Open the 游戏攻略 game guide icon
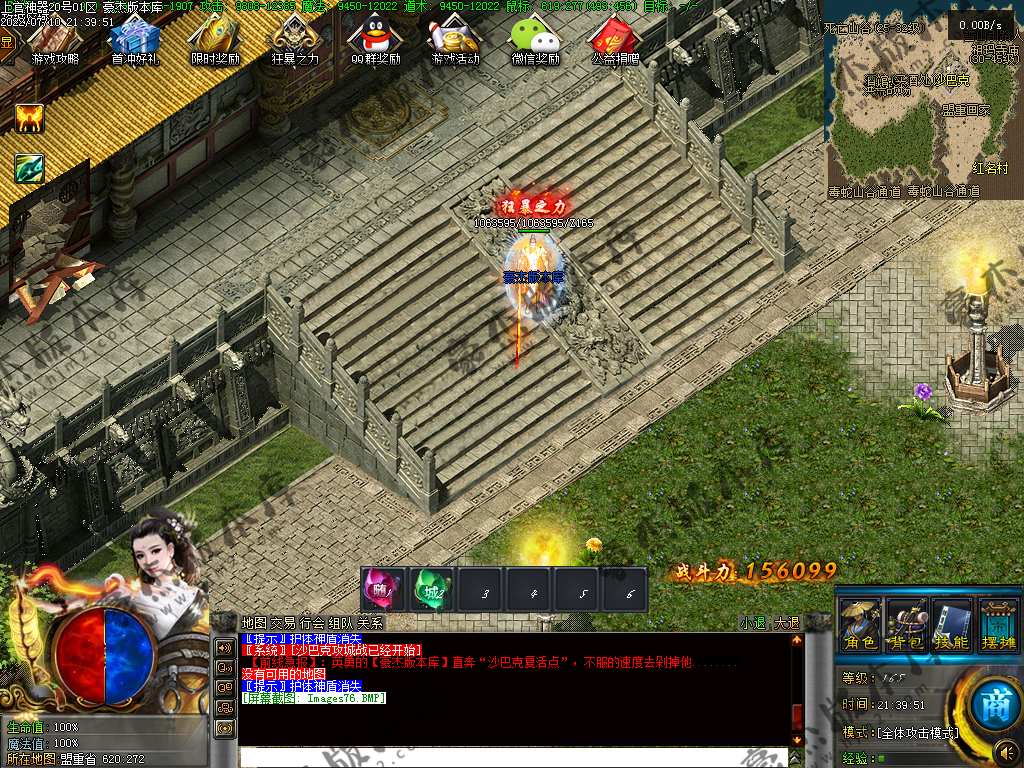 (55, 40)
